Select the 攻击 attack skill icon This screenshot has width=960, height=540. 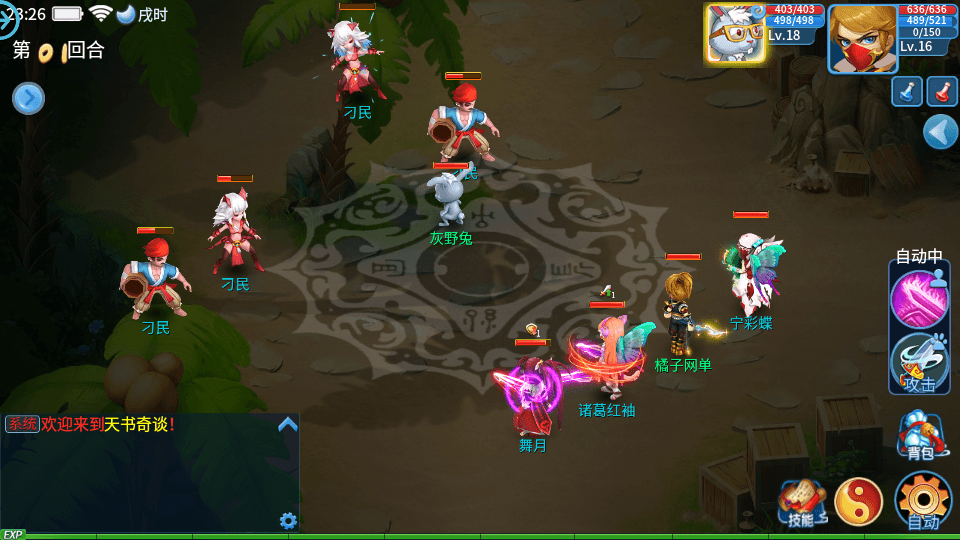pyautogui.click(x=919, y=362)
